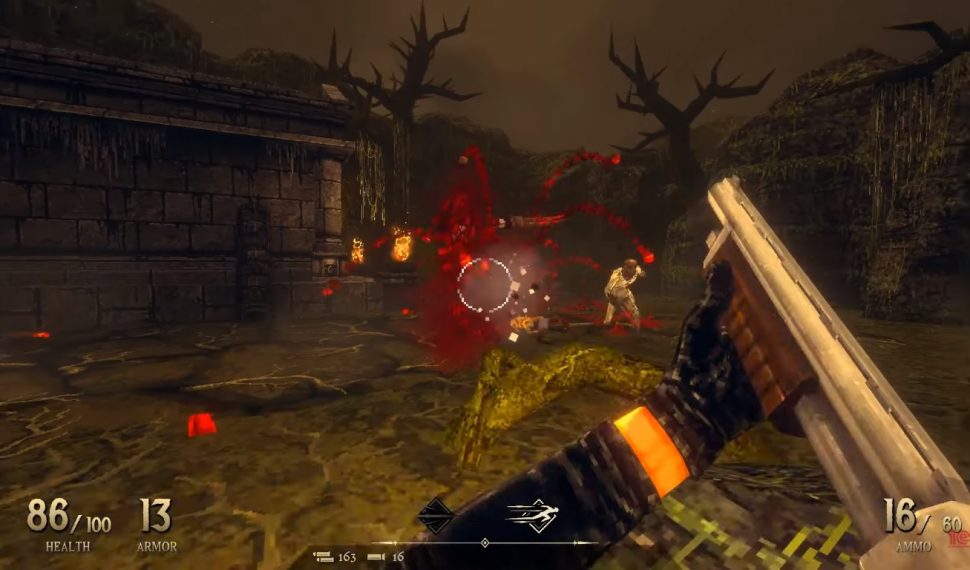
Task: Select the dark diamond ability icon
Action: coord(435,515)
